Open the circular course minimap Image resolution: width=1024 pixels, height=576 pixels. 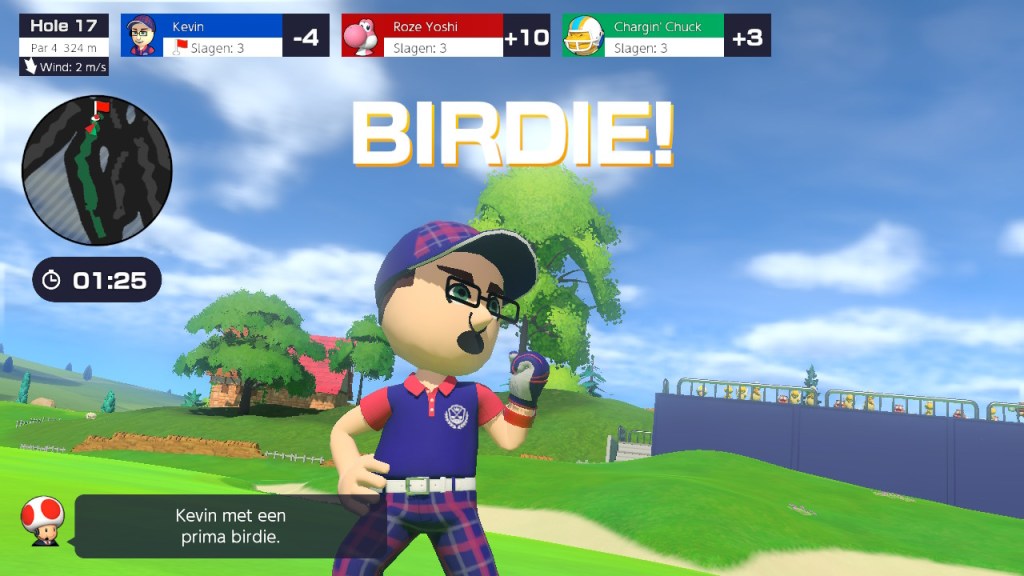(x=97, y=170)
